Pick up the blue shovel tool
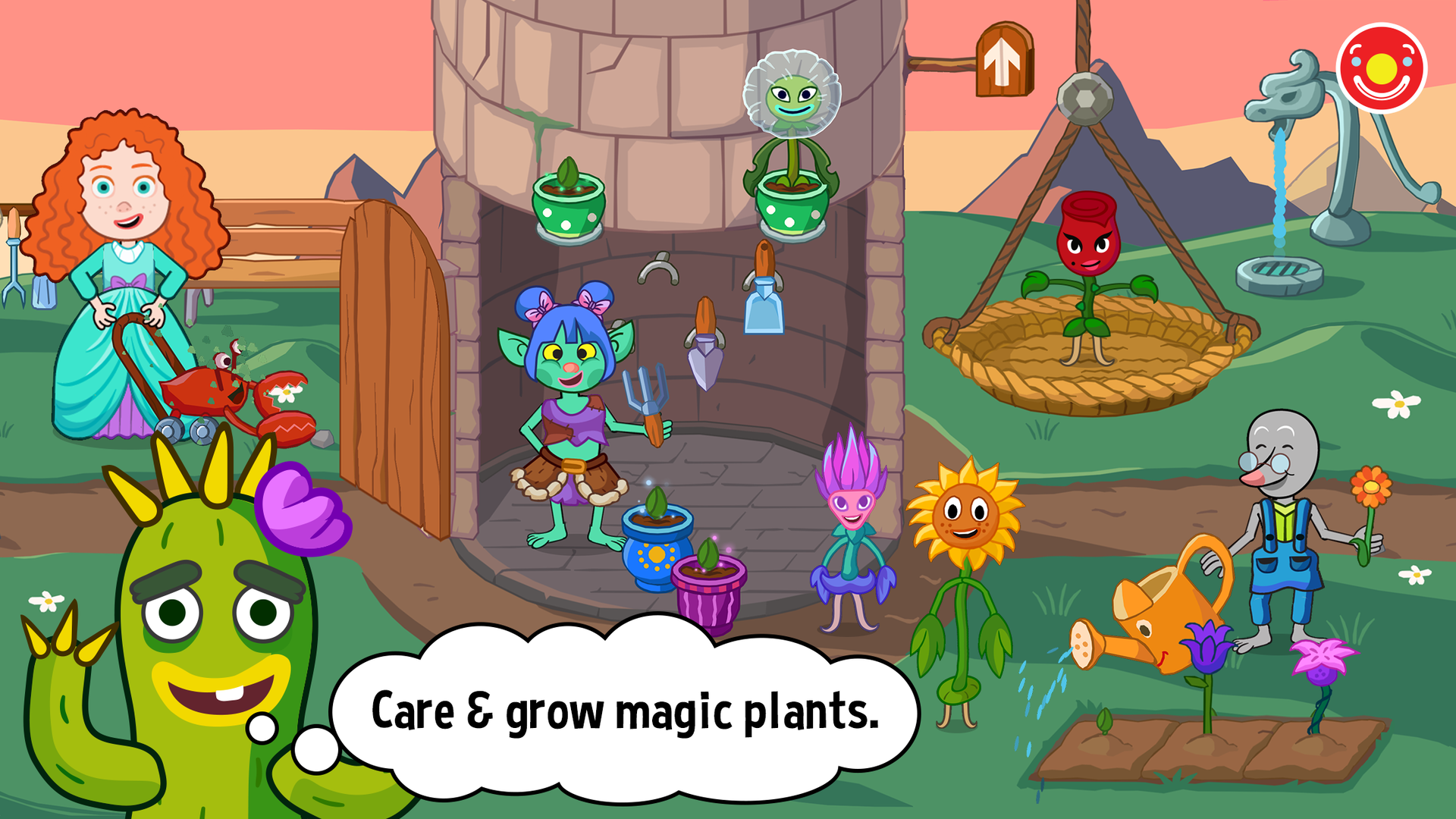Screen dimensions: 1456x819 (762, 303)
